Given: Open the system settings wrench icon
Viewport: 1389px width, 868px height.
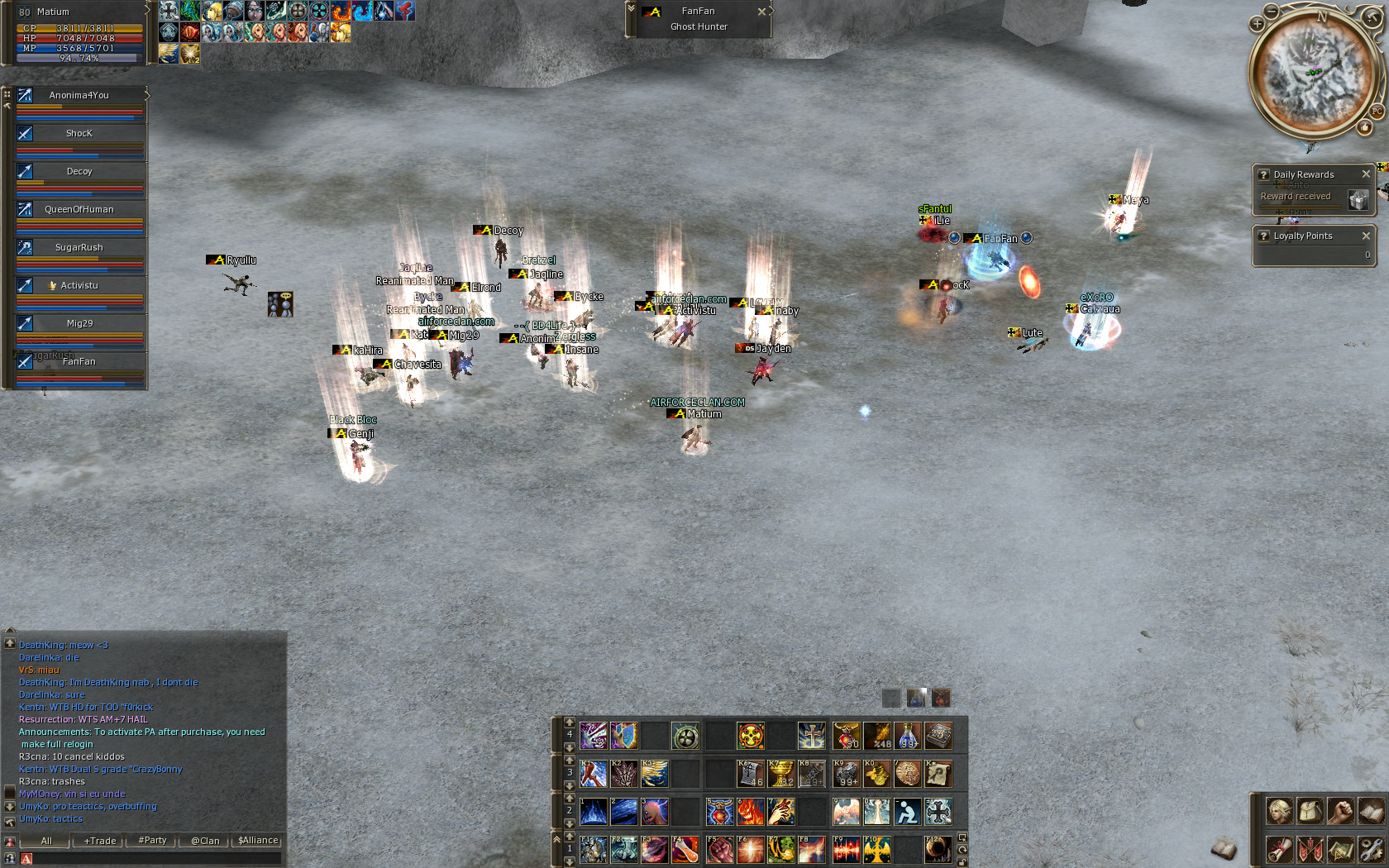Looking at the screenshot, I should (1371, 849).
